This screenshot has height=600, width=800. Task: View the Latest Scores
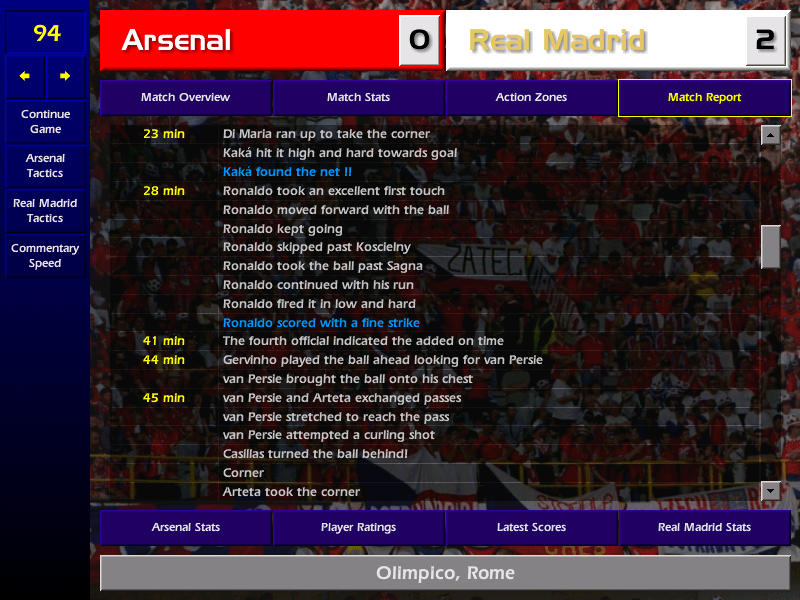(531, 527)
